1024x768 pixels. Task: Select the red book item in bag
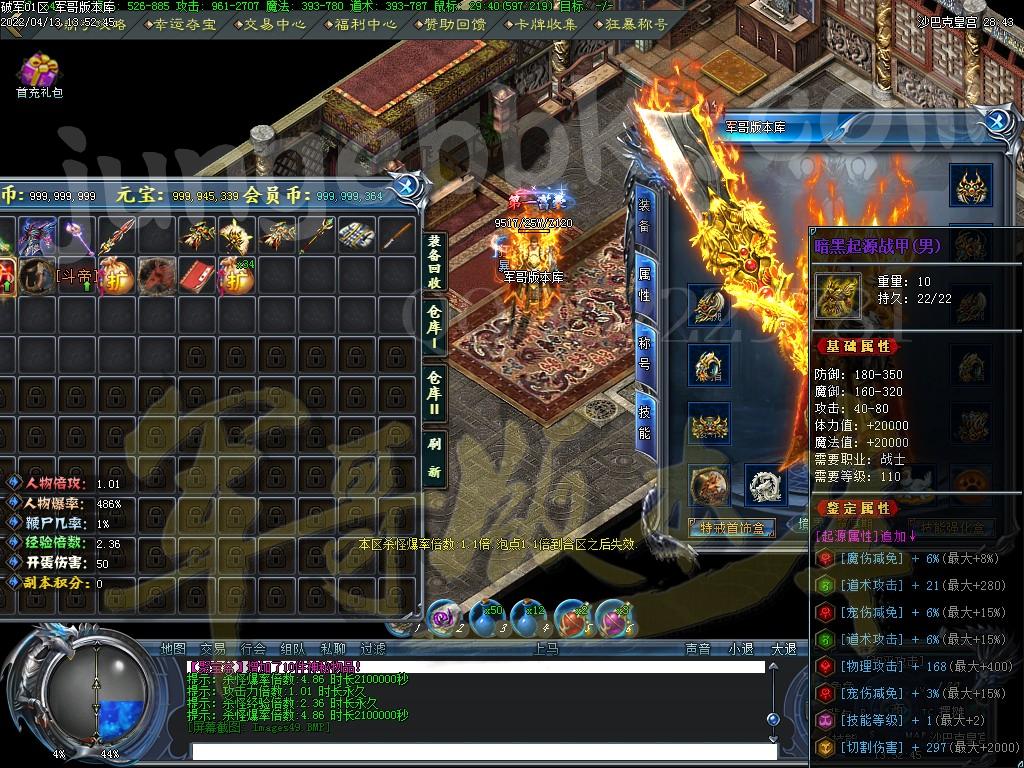tap(198, 275)
